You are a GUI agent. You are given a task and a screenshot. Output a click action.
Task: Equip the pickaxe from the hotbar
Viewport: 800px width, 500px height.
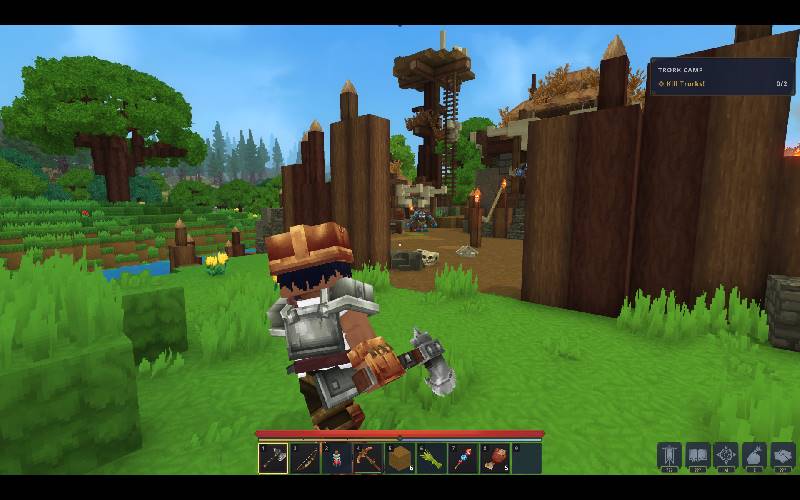369,458
